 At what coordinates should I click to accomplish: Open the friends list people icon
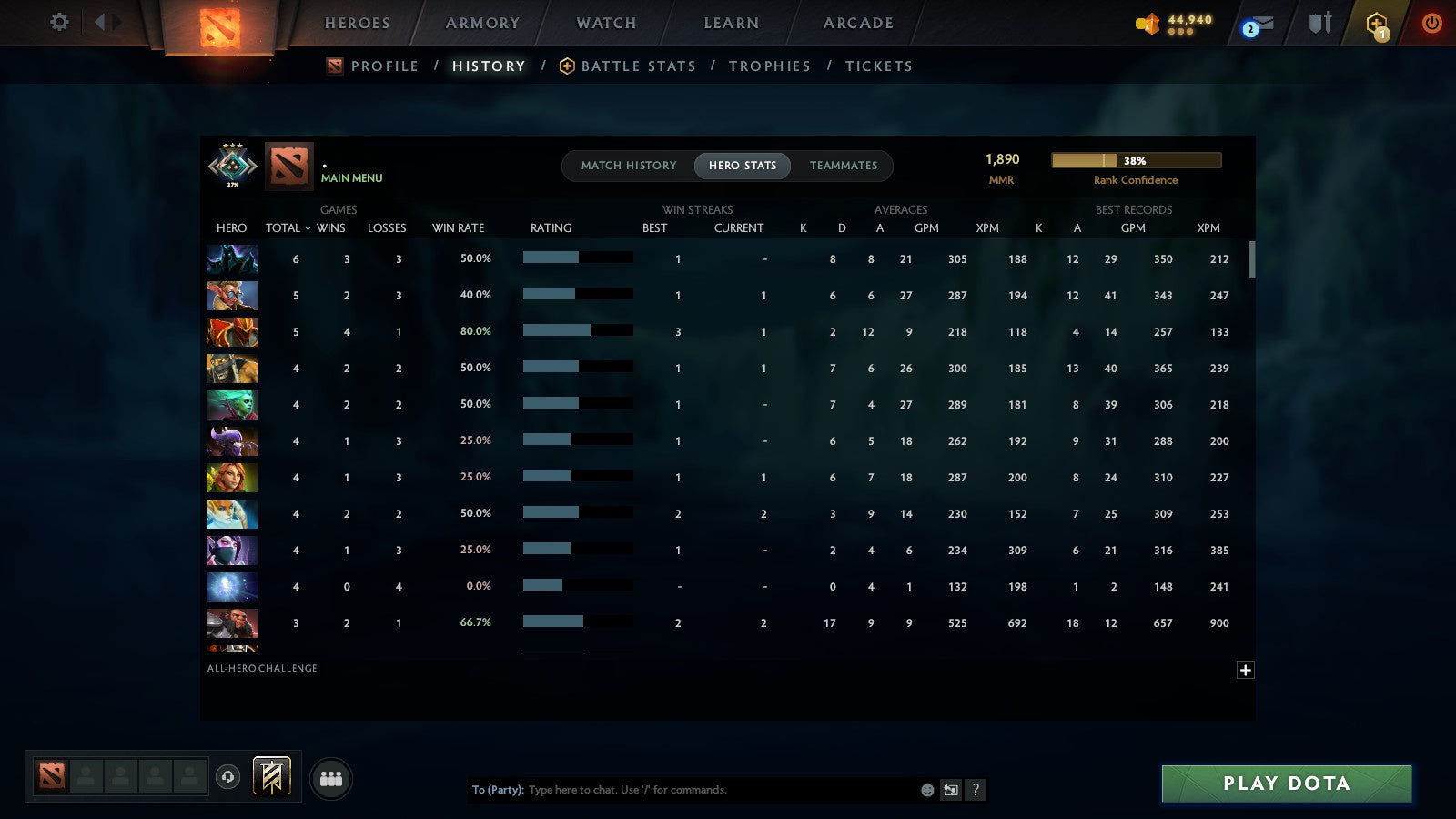(332, 778)
